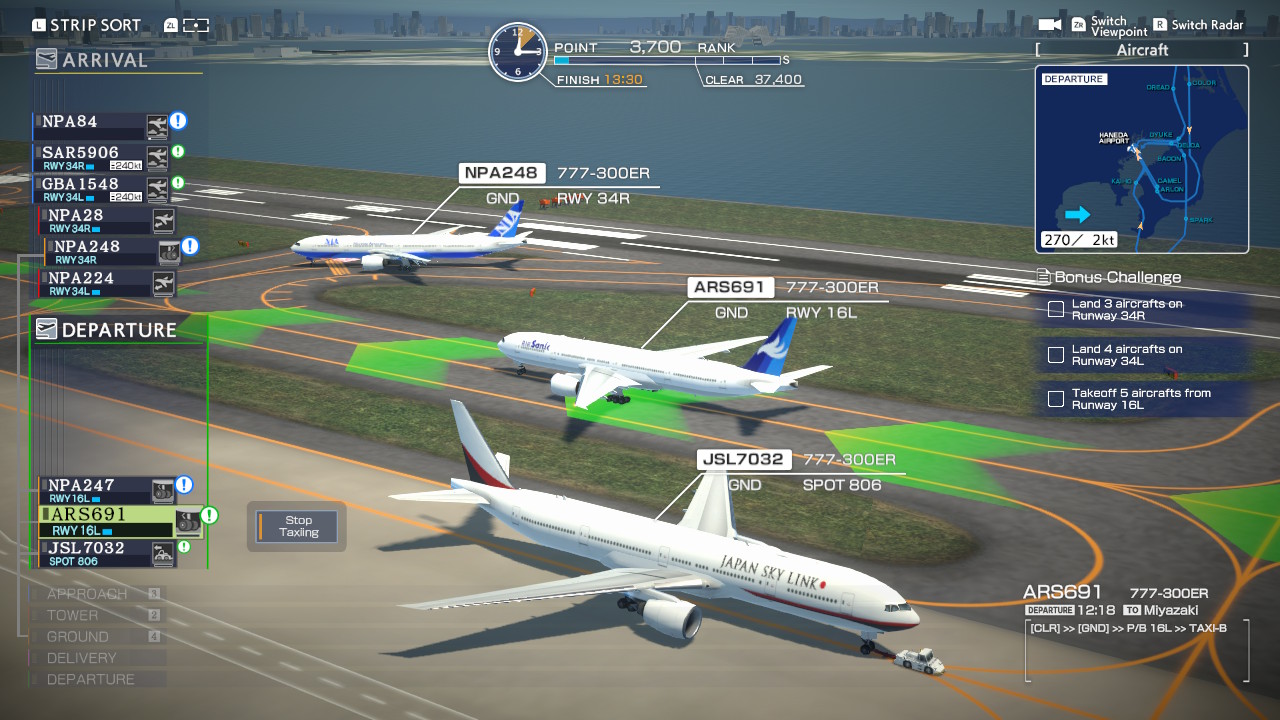Open the Aircraft selector at top right
The height and width of the screenshot is (720, 1280).
[x=1141, y=49]
